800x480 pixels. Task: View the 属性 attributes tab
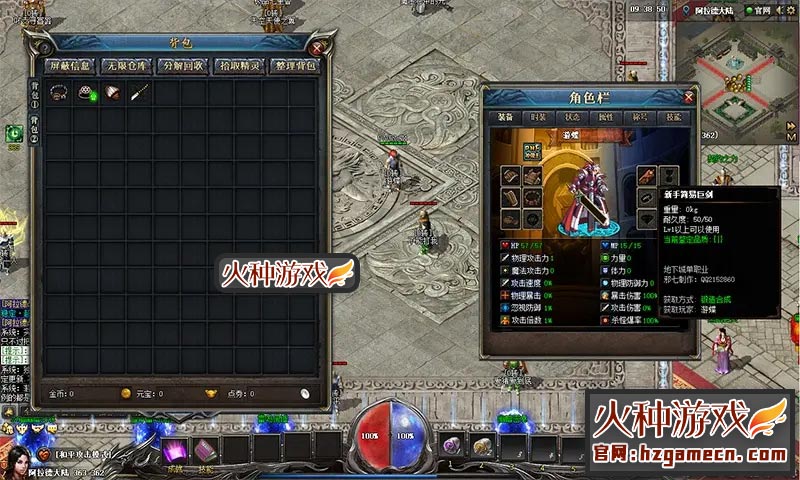coord(606,117)
